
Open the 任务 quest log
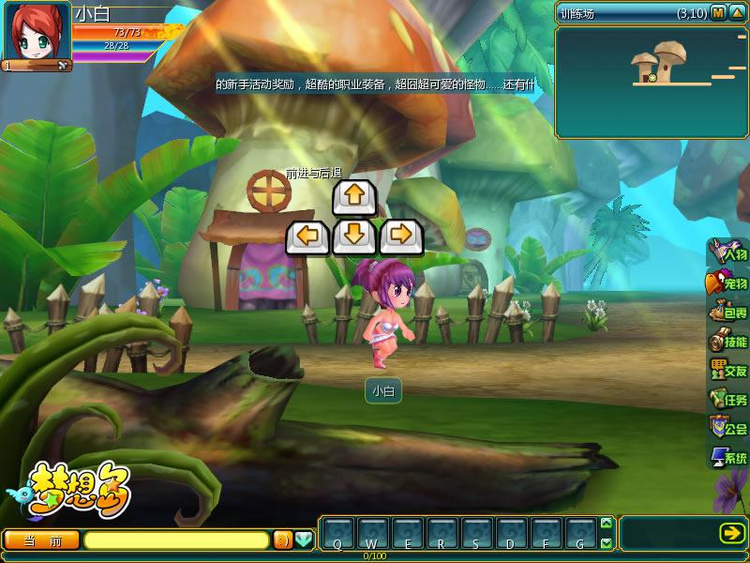point(728,399)
